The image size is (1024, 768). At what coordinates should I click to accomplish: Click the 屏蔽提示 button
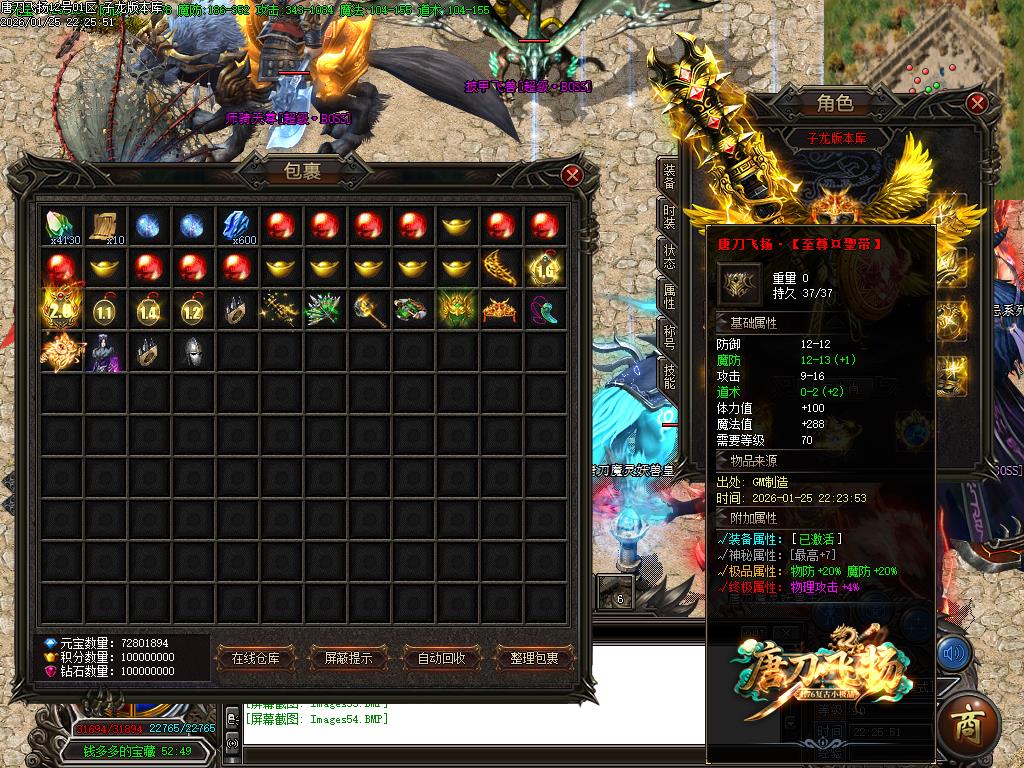342,658
